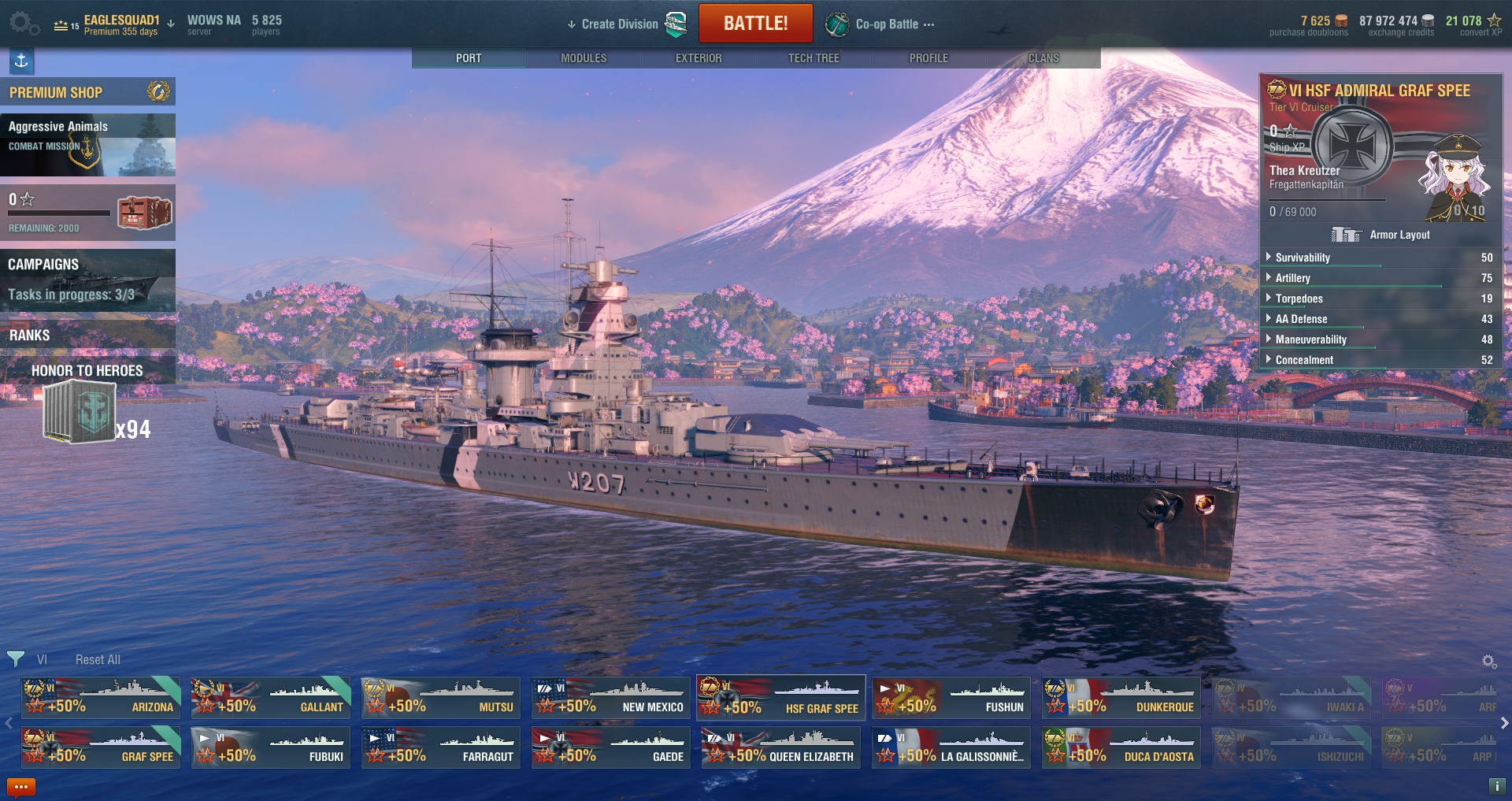The width and height of the screenshot is (1512, 801).
Task: Expand the Survivability stats row
Action: click(1303, 258)
